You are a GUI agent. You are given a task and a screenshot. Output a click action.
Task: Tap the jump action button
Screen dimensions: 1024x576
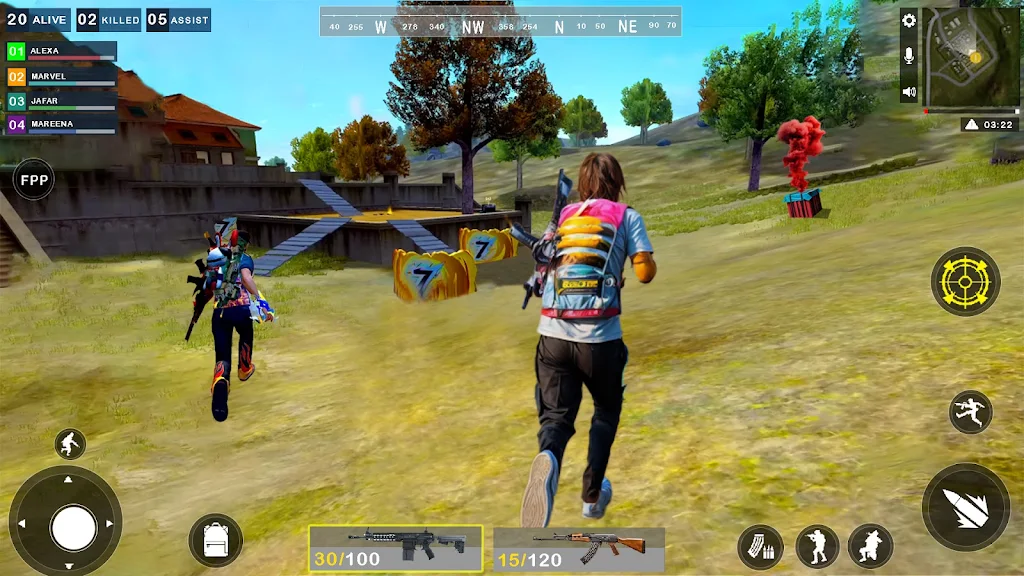[970, 412]
